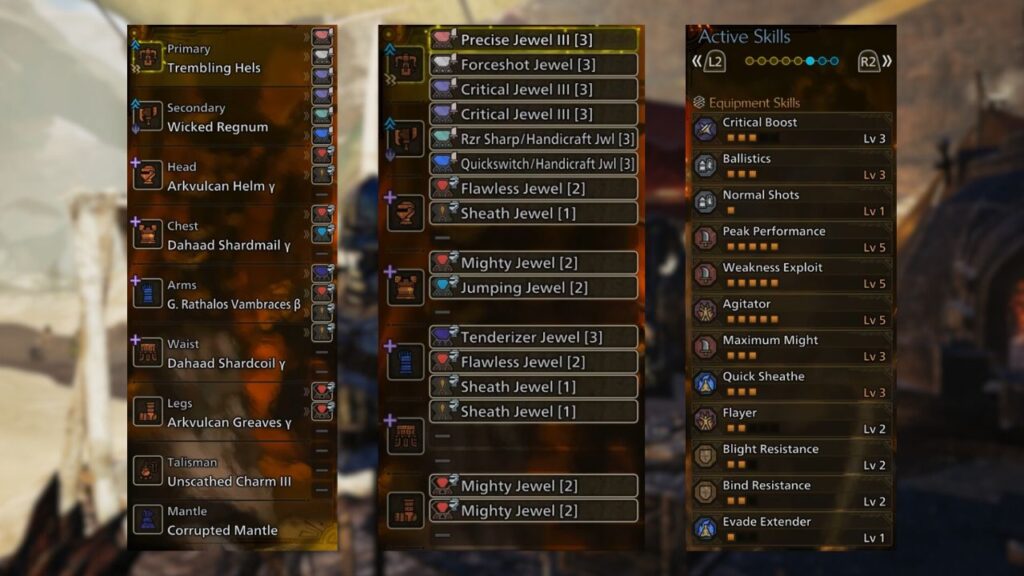The width and height of the screenshot is (1024, 576).
Task: Select the Weakness Exploit skill row
Action: (x=790, y=274)
